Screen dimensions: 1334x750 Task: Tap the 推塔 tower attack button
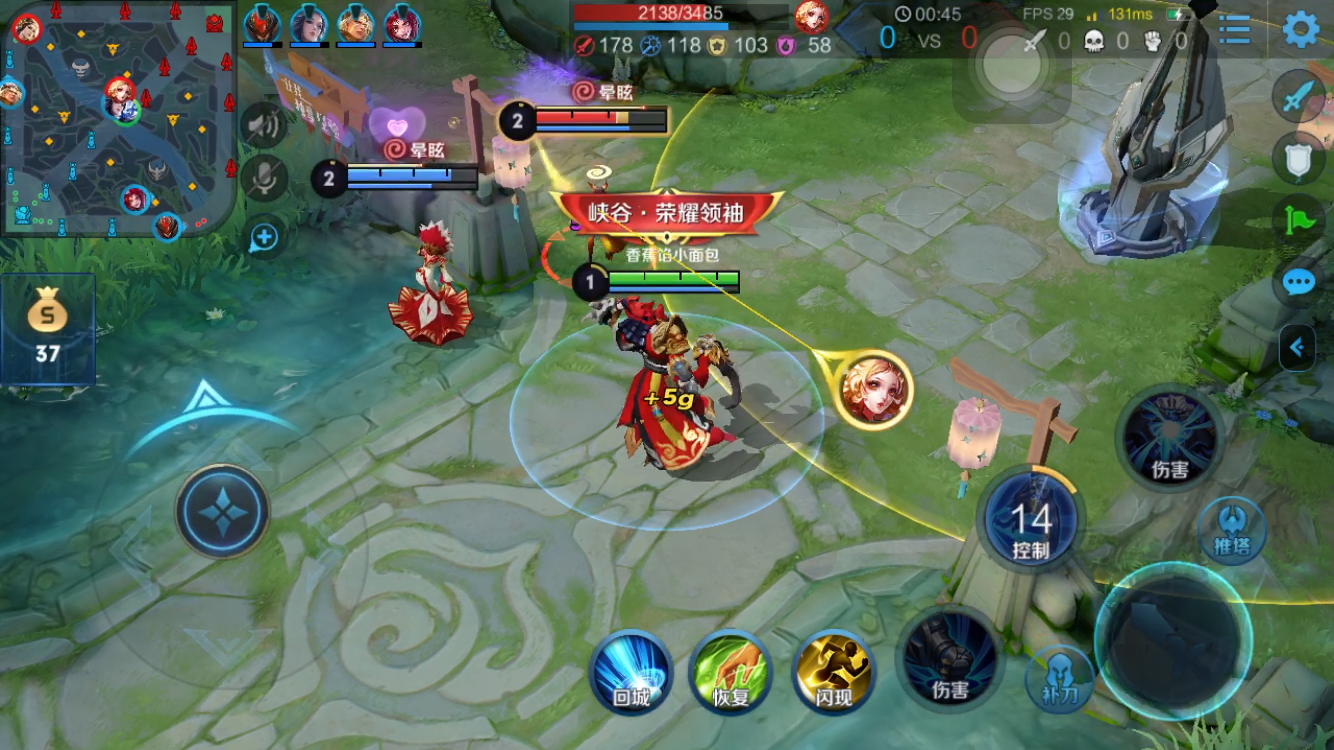pos(1232,530)
